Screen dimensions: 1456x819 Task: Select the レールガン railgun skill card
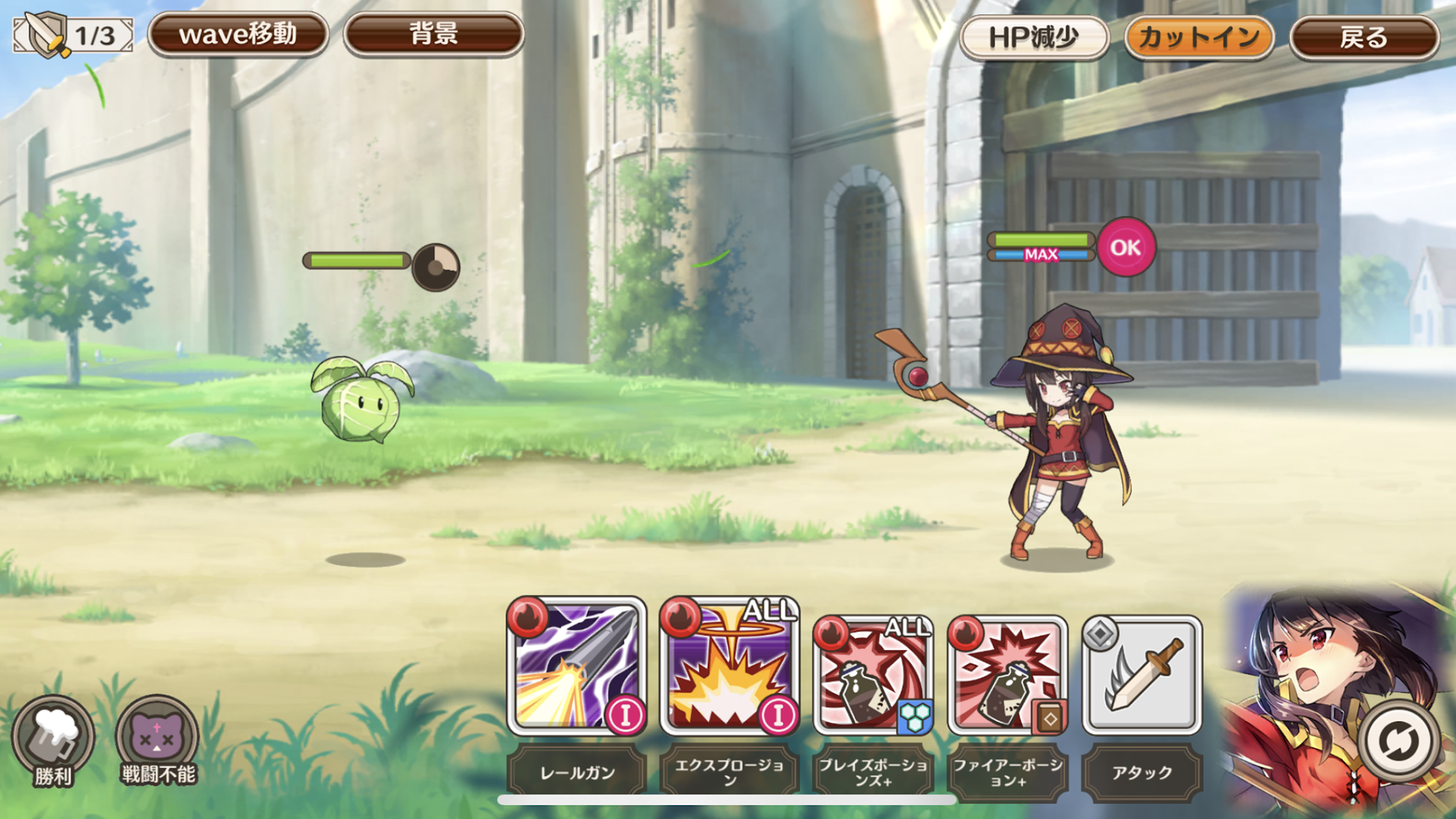pyautogui.click(x=577, y=668)
